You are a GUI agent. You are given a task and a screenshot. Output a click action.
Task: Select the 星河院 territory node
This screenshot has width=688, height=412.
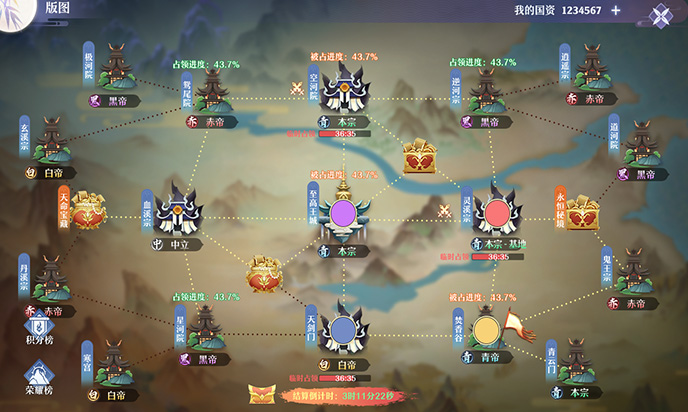(x=207, y=327)
